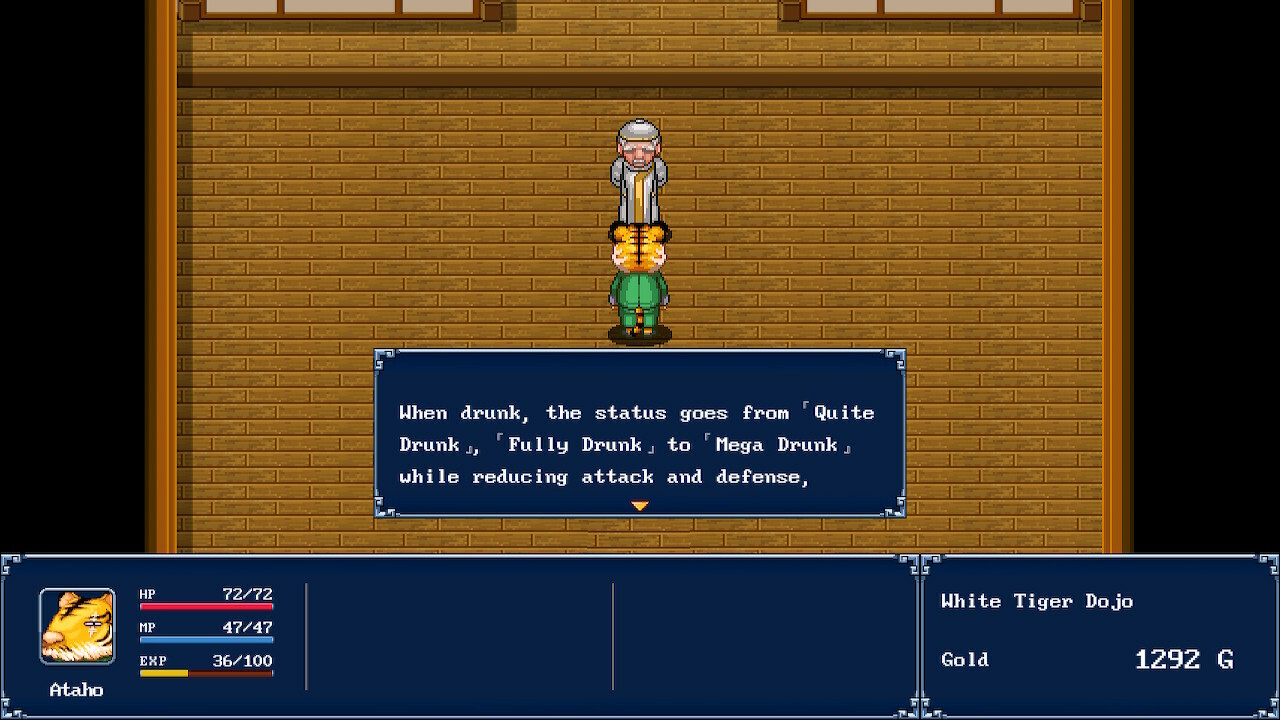Advance dialogue with the orange arrow

(640, 506)
